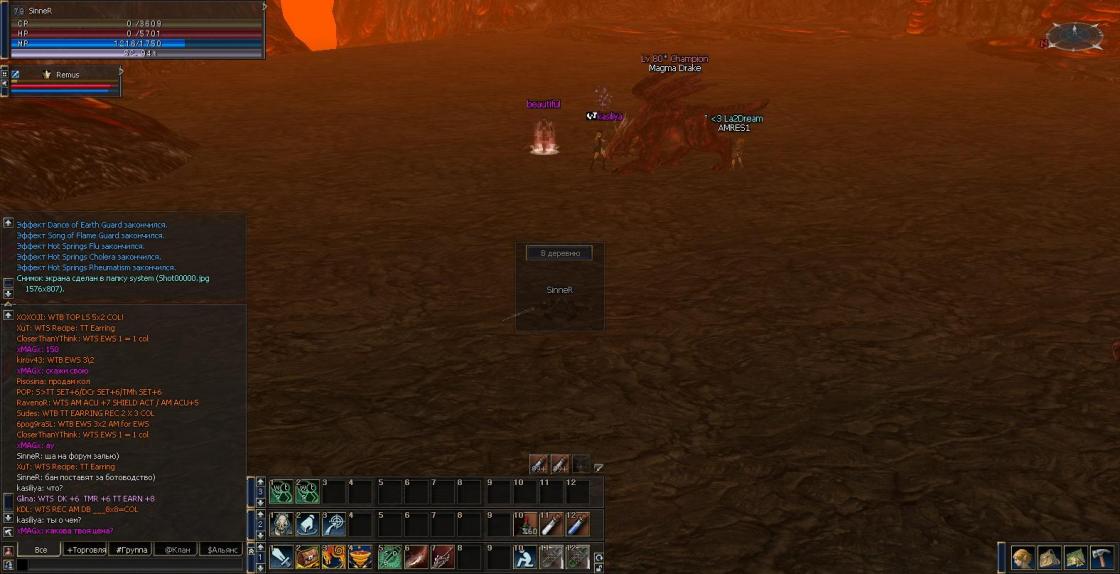Use the sword attack action slot
1120x574 pixels.
280,557
